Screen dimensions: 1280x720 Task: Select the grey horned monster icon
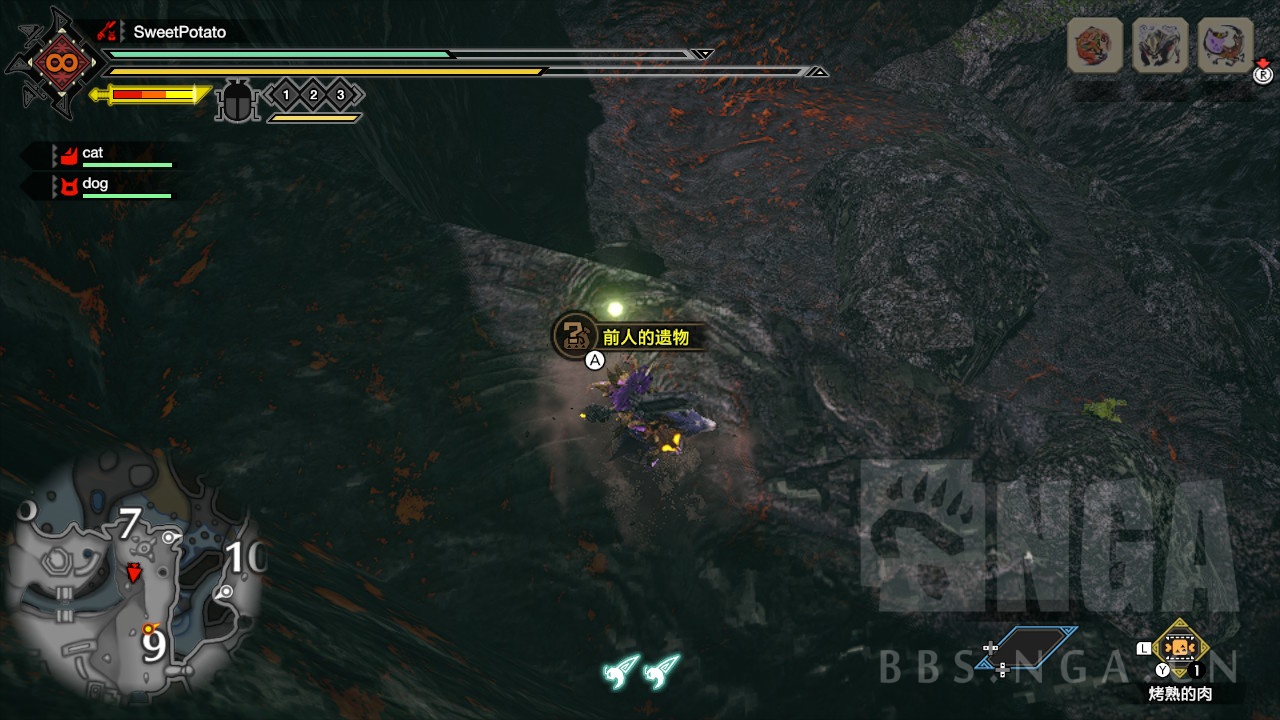pyautogui.click(x=1160, y=46)
